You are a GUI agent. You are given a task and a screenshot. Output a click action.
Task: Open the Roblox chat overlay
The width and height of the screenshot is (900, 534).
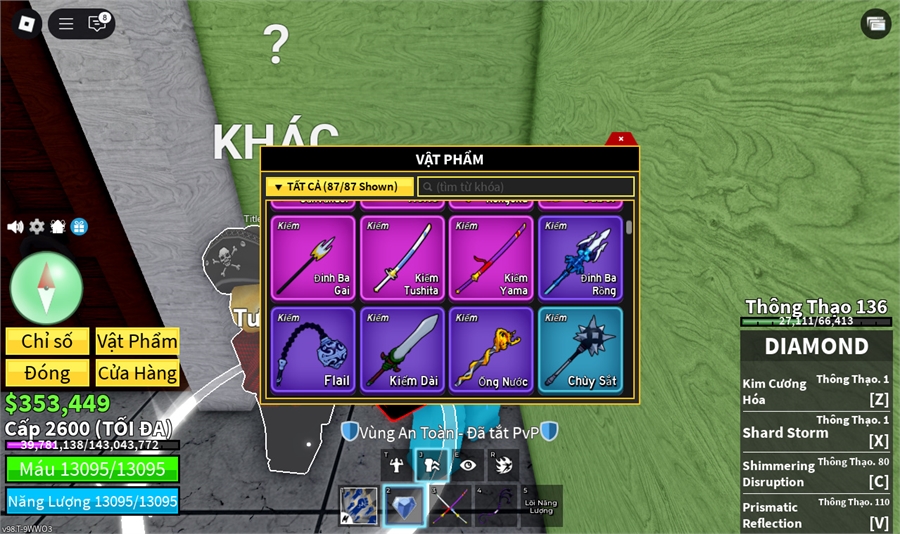tap(98, 24)
